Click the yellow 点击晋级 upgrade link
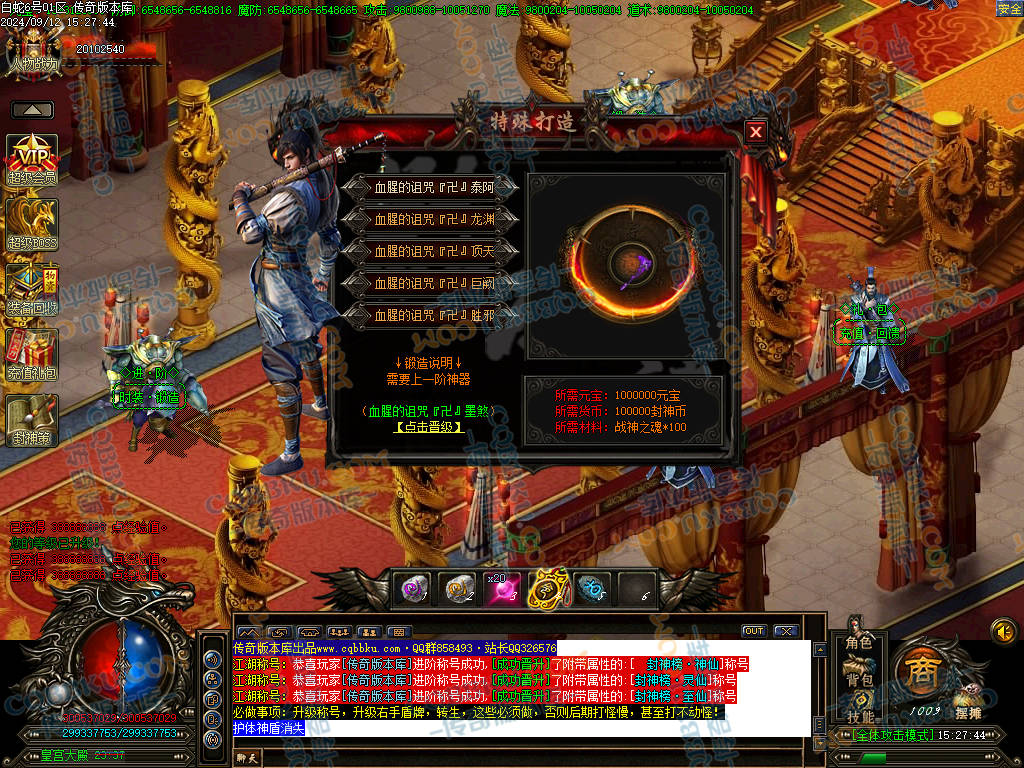This screenshot has width=1024, height=768. point(429,427)
